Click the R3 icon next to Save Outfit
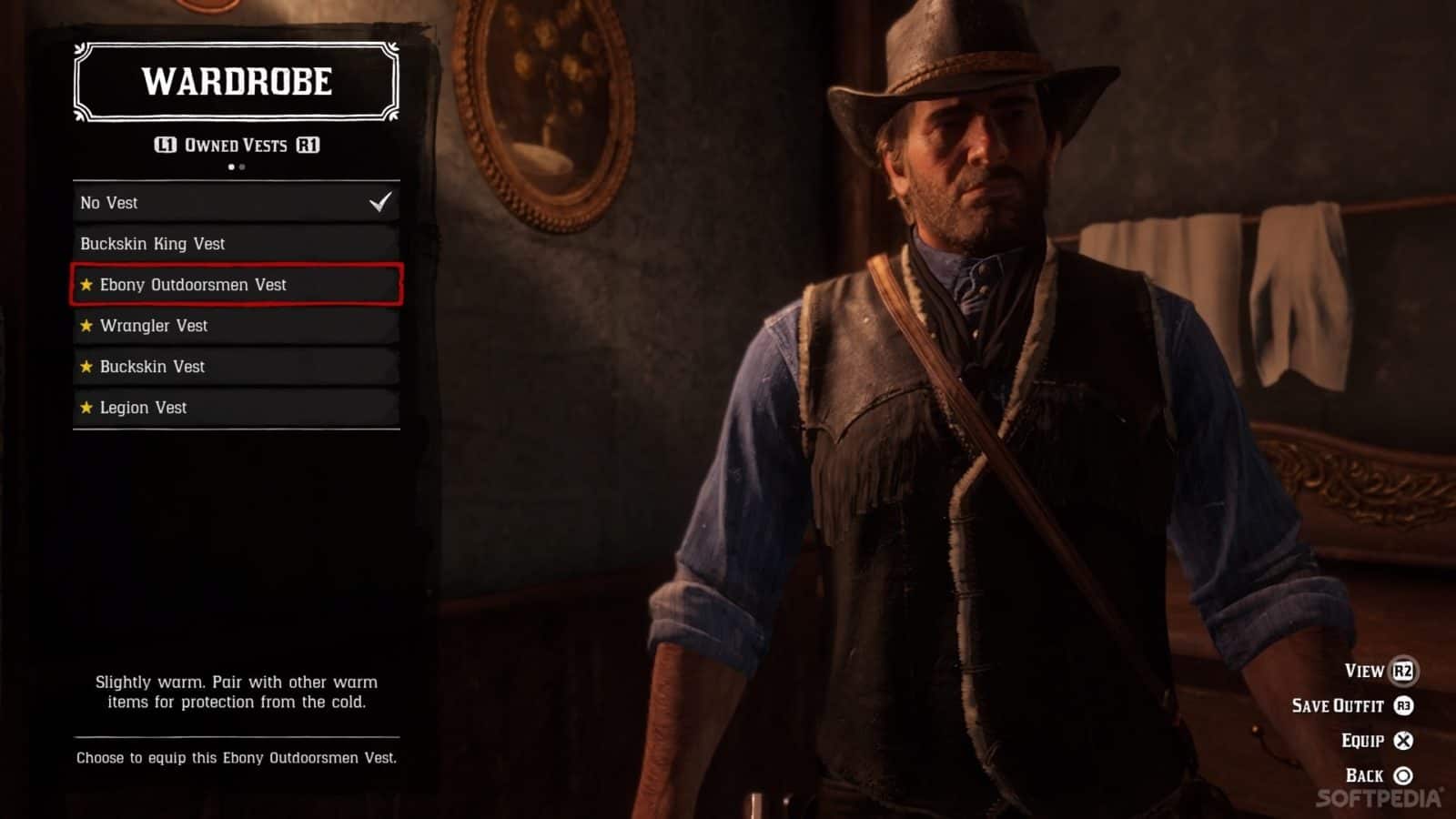Viewport: 1456px width, 819px height. coord(1402,707)
